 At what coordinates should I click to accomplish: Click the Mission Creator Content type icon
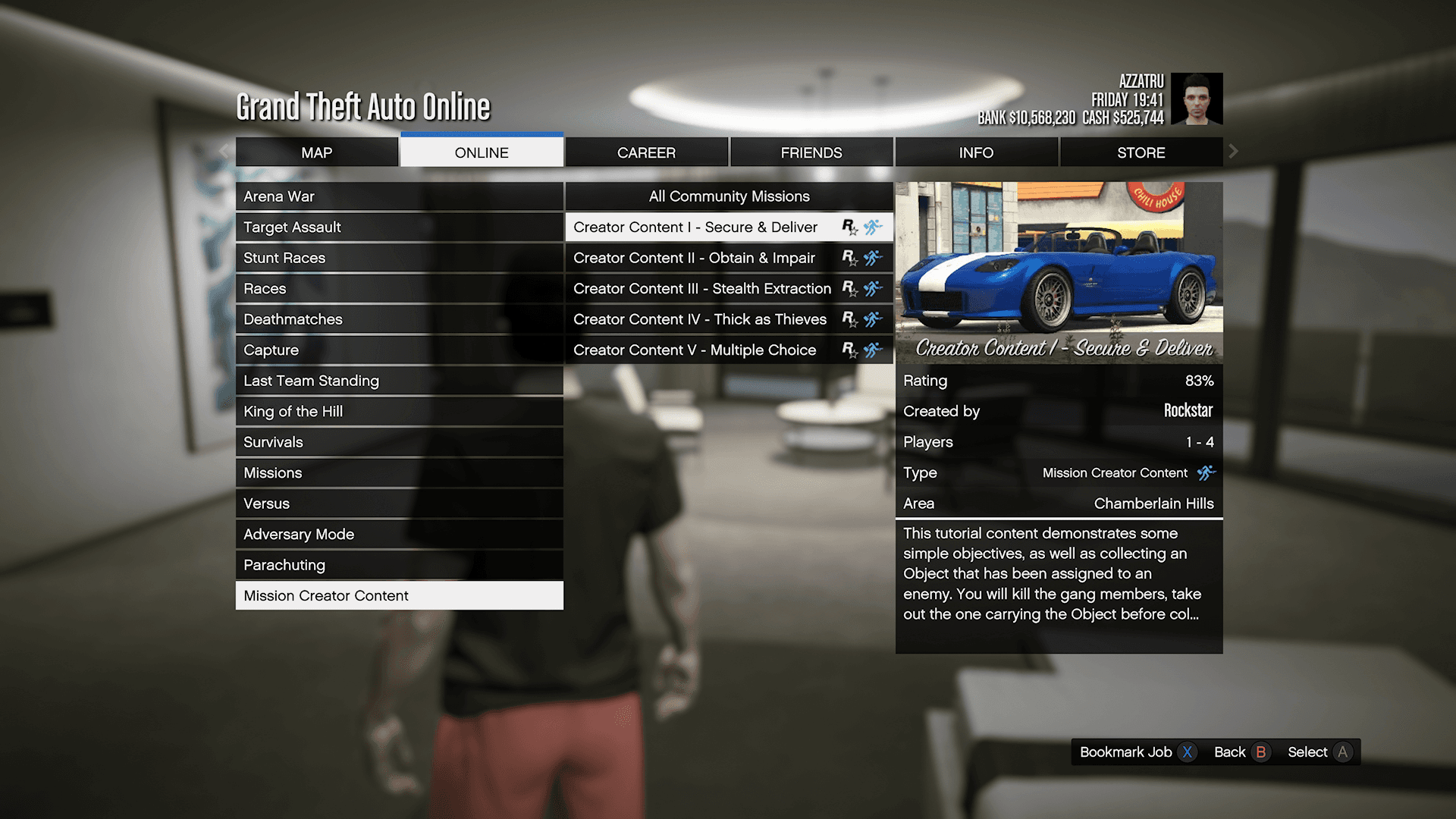(x=1207, y=472)
